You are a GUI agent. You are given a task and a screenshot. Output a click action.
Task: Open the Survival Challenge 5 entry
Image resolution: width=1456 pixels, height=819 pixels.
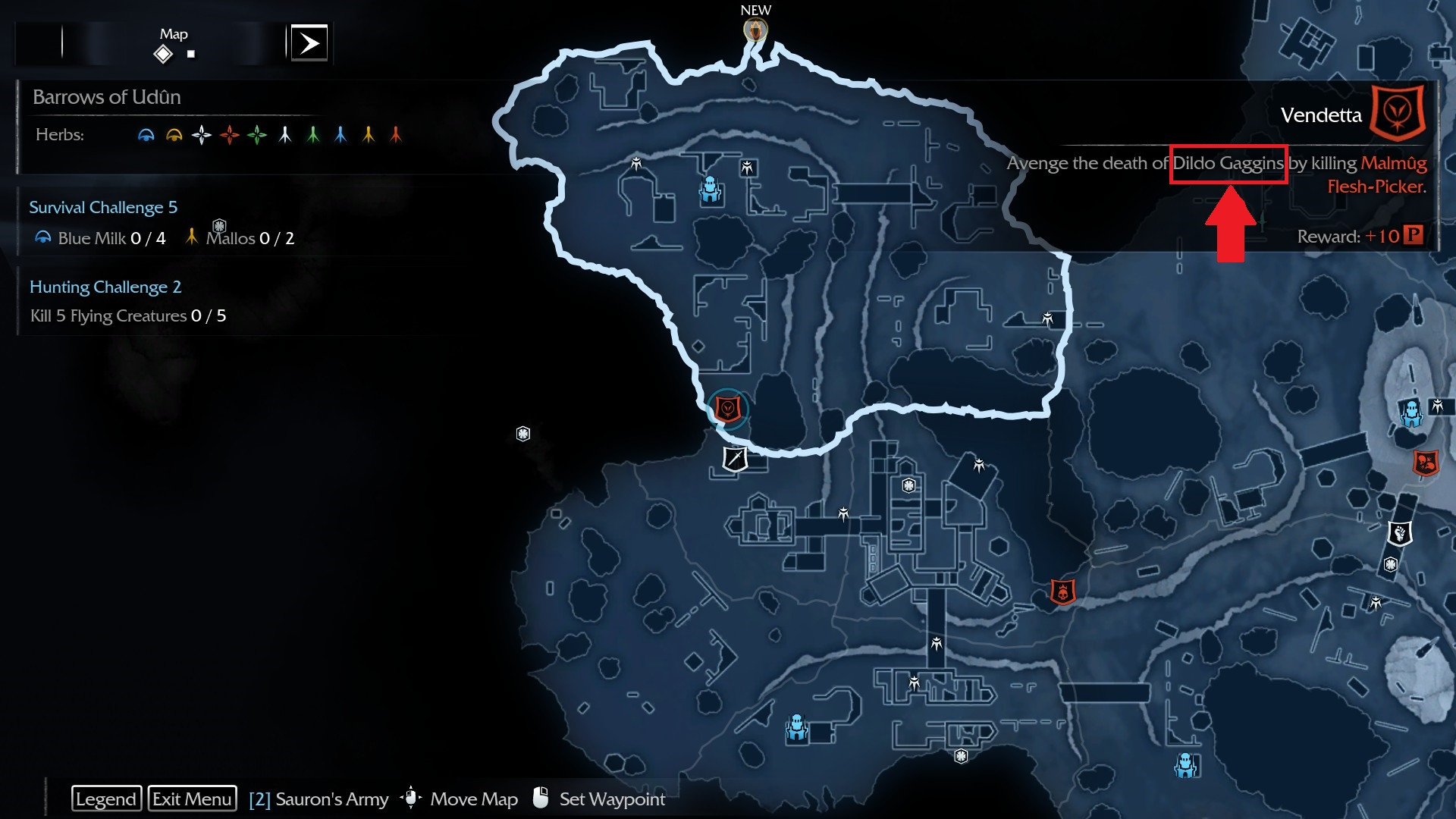pos(103,207)
